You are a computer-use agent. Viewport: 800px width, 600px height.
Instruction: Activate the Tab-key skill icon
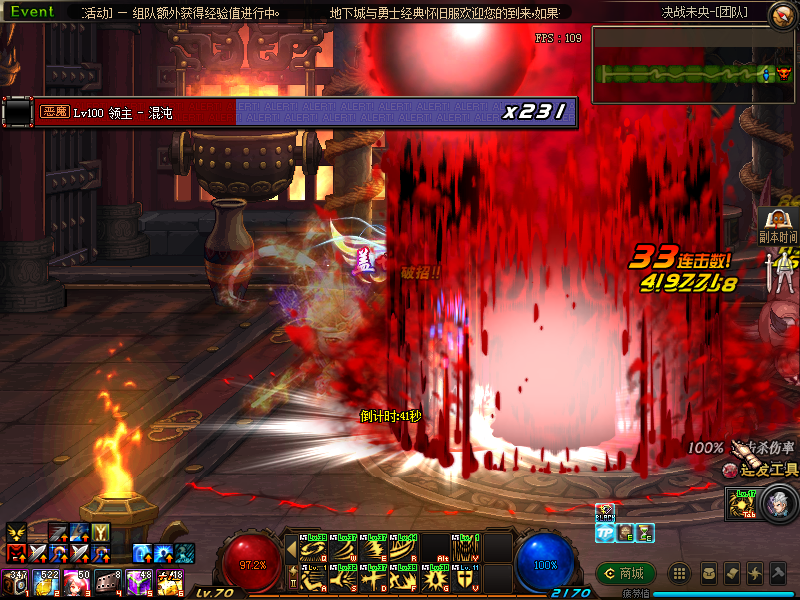click(743, 503)
